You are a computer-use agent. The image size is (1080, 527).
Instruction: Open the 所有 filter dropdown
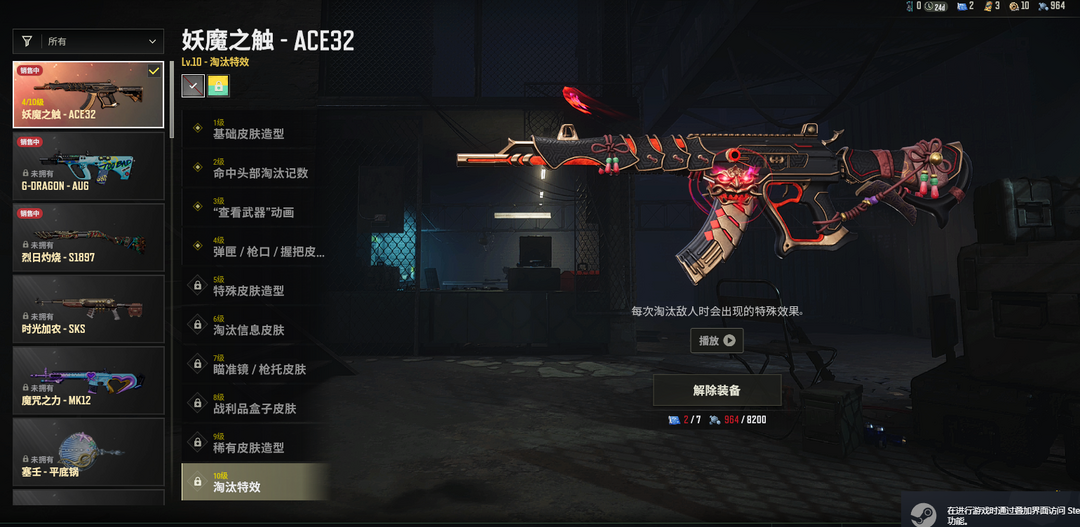pyautogui.click(x=88, y=41)
